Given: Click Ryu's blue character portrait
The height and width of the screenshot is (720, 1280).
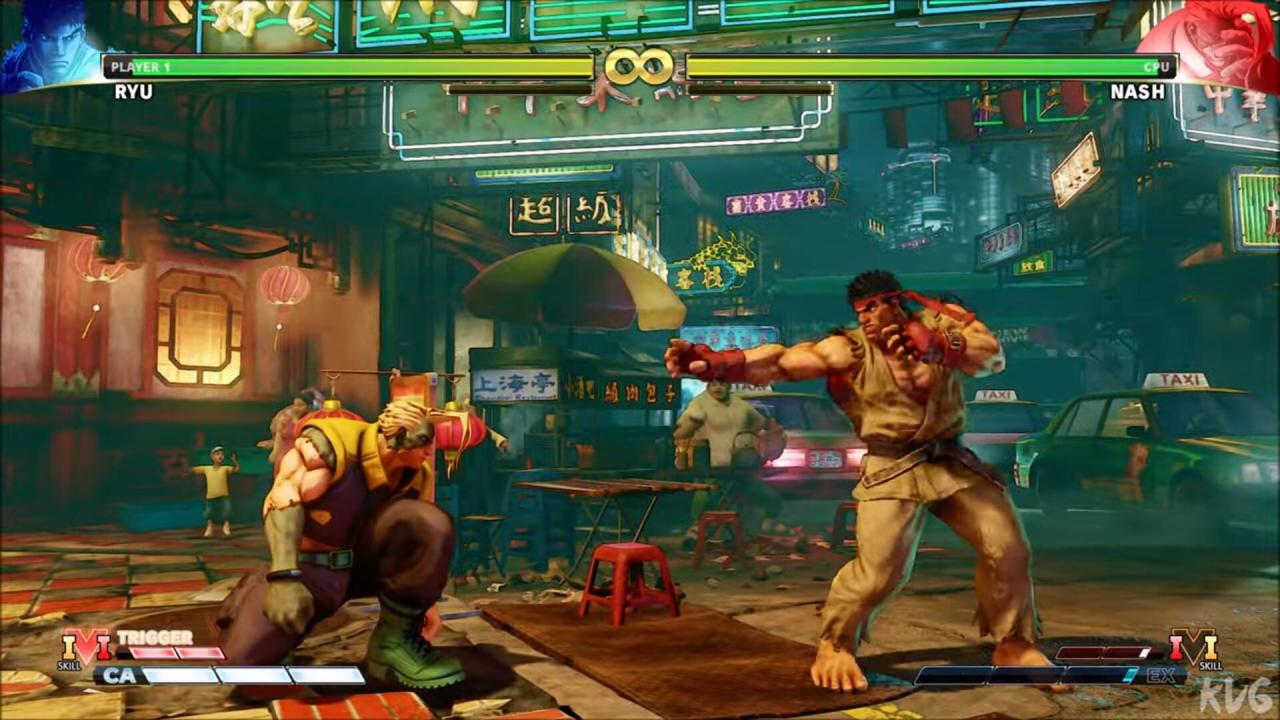Looking at the screenshot, I should 48,45.
